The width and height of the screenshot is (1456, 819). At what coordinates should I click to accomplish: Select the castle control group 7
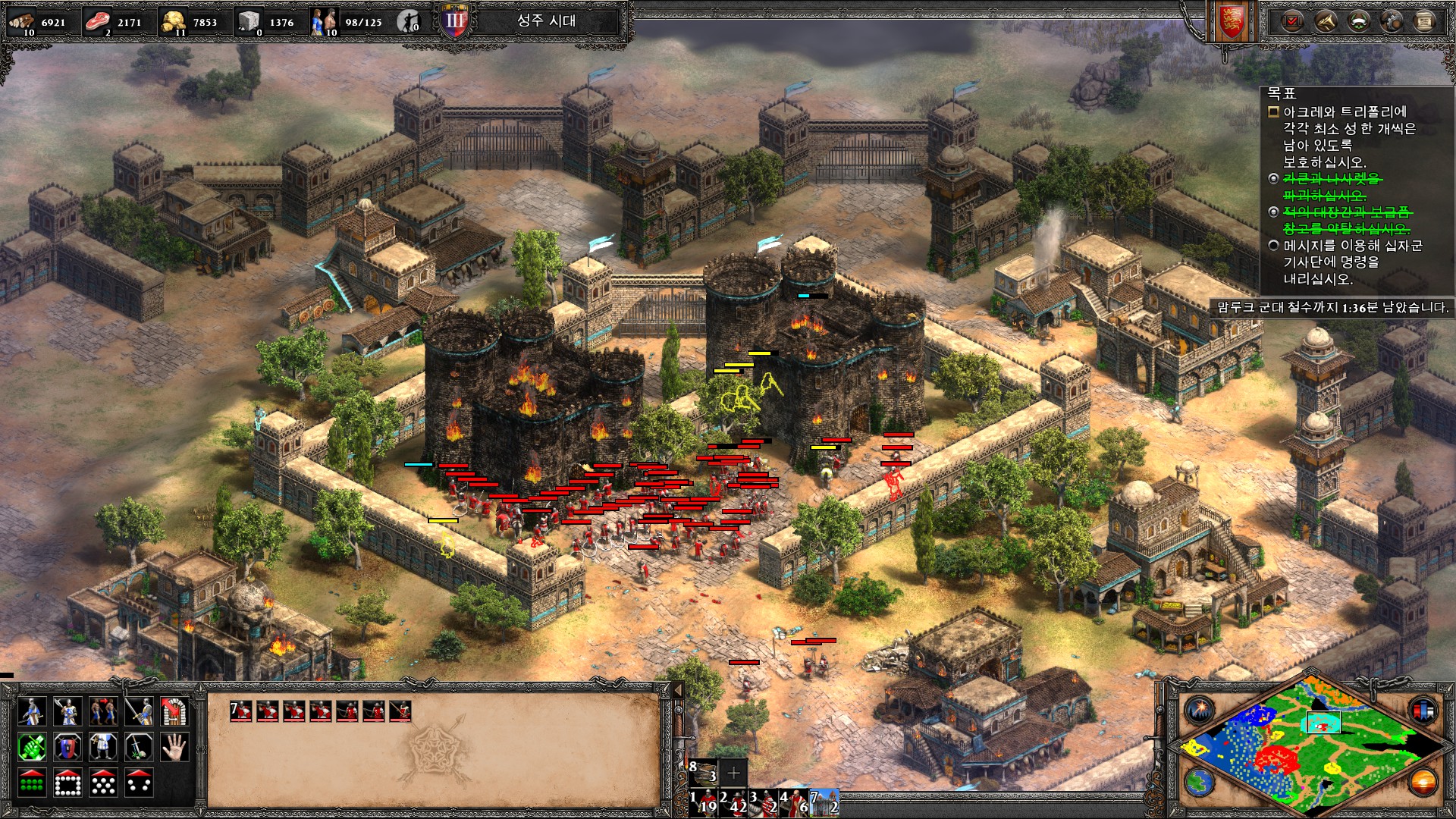click(824, 802)
